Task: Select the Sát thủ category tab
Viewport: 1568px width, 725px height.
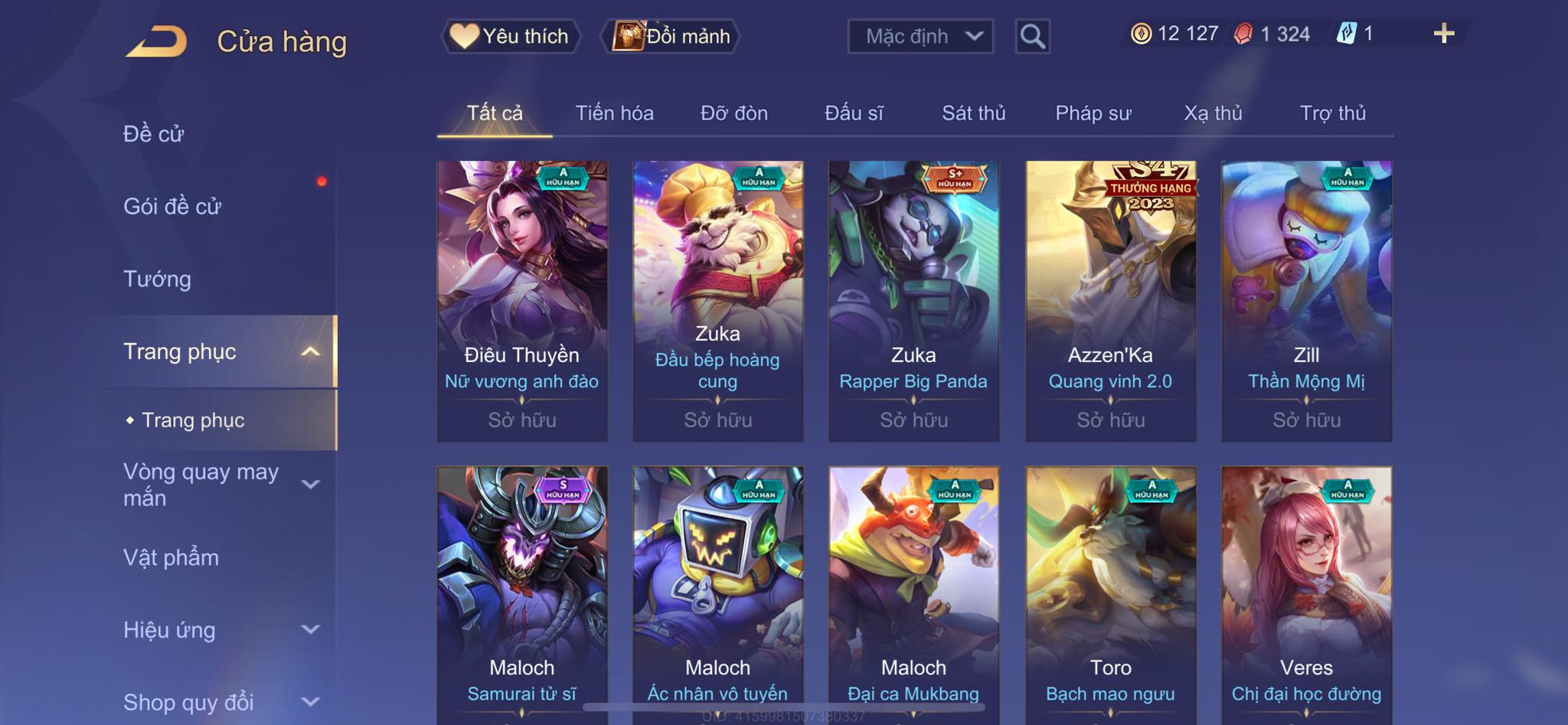Action: [x=973, y=113]
